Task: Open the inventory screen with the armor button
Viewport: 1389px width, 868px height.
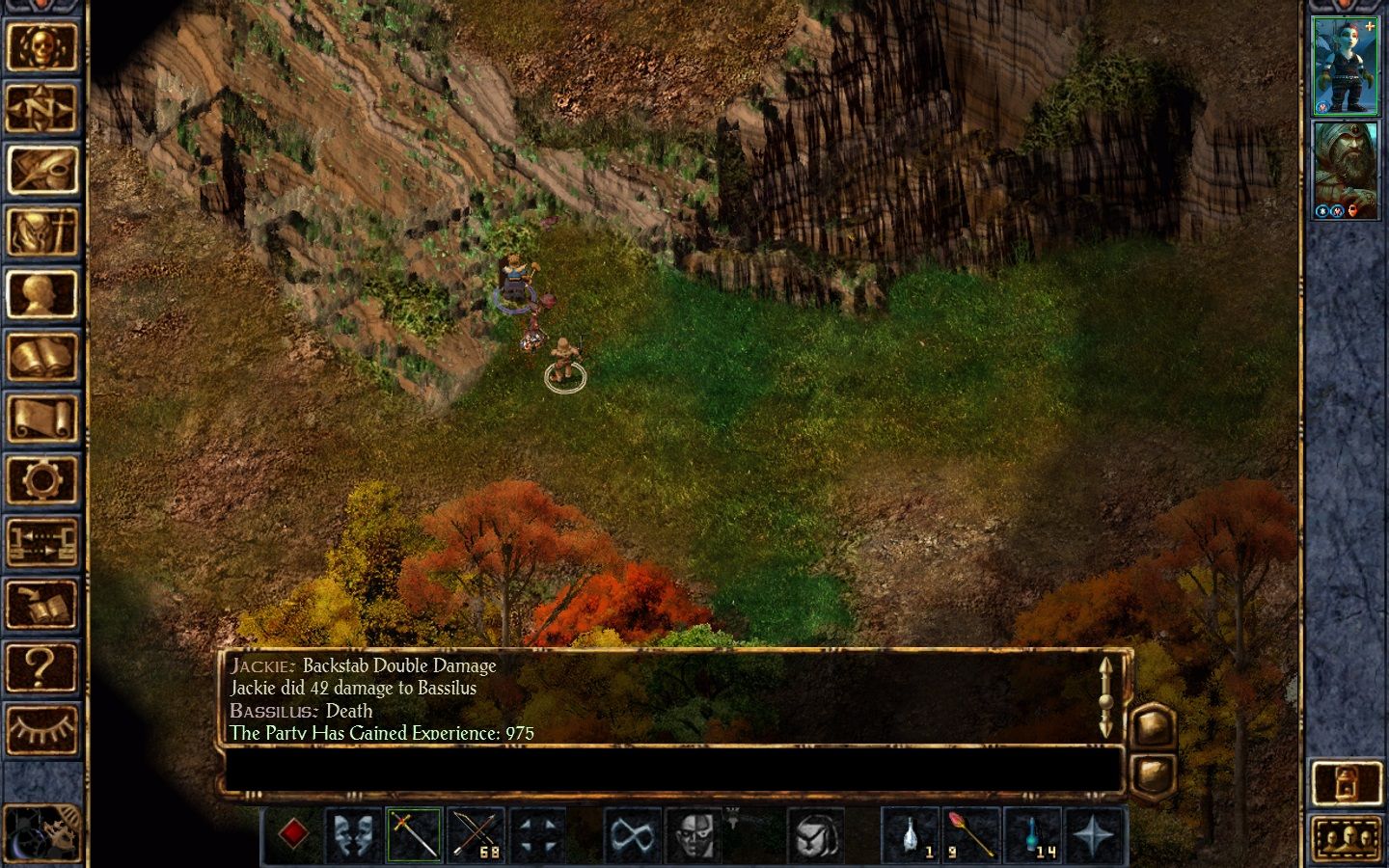Action: [x=41, y=232]
